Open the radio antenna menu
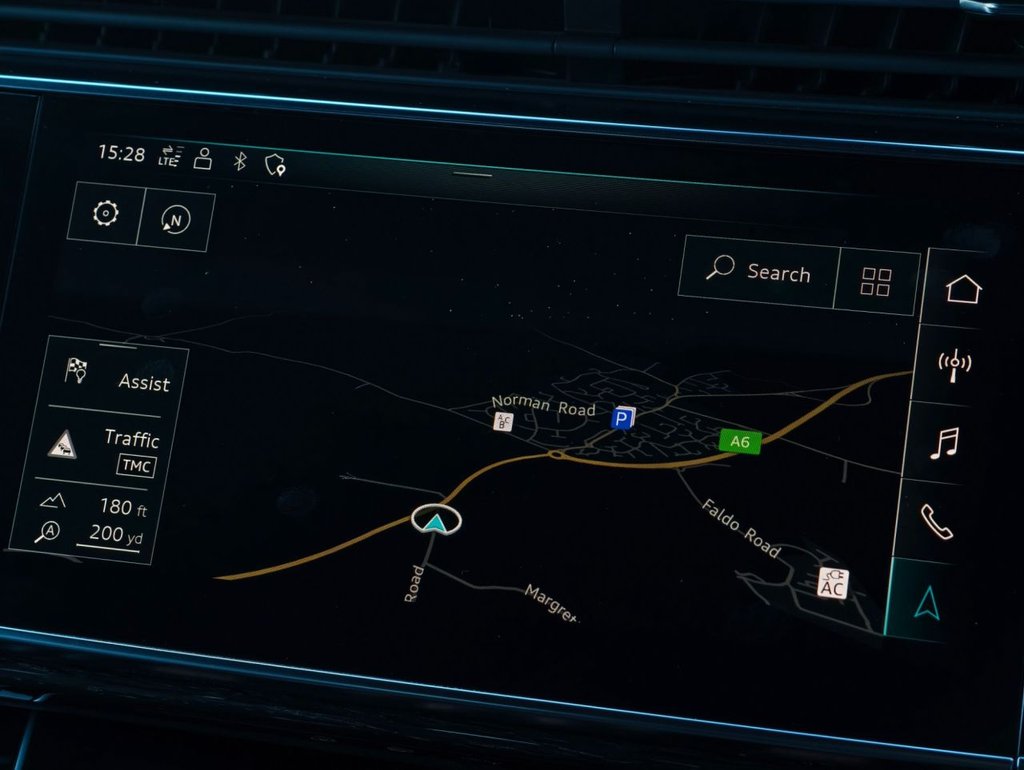The image size is (1024, 770). [x=954, y=363]
